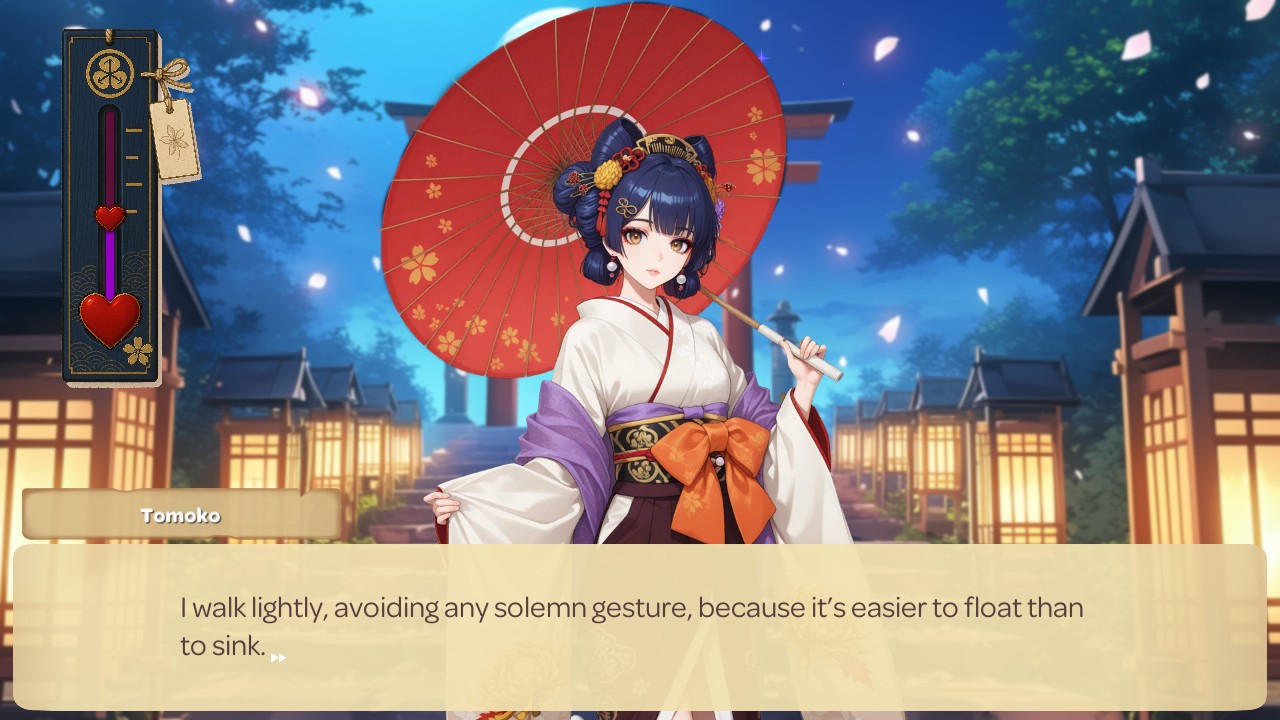Click Tomoko's pearl earring
Screen dimensions: 1280x720
tap(612, 266)
